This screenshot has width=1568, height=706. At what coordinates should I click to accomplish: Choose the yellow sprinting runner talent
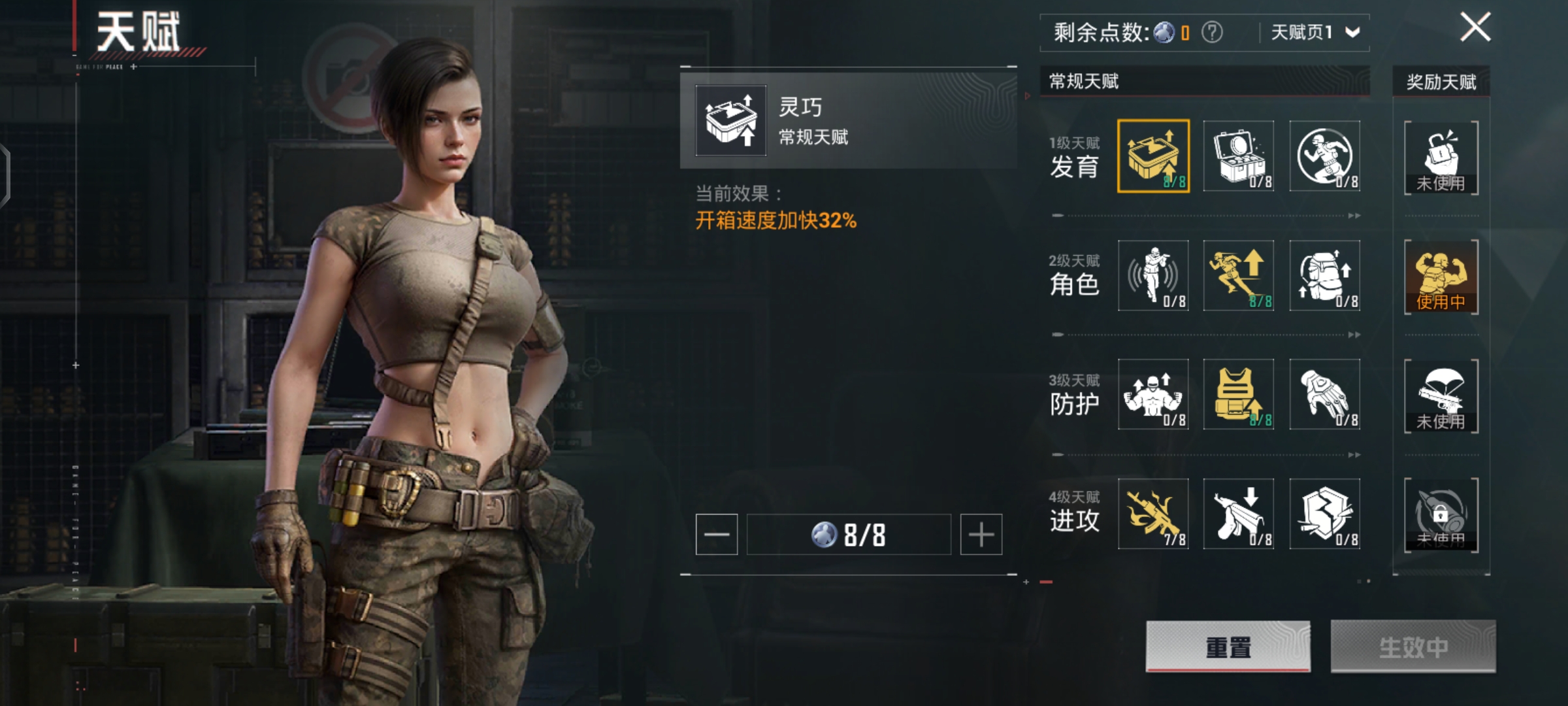point(1239,275)
